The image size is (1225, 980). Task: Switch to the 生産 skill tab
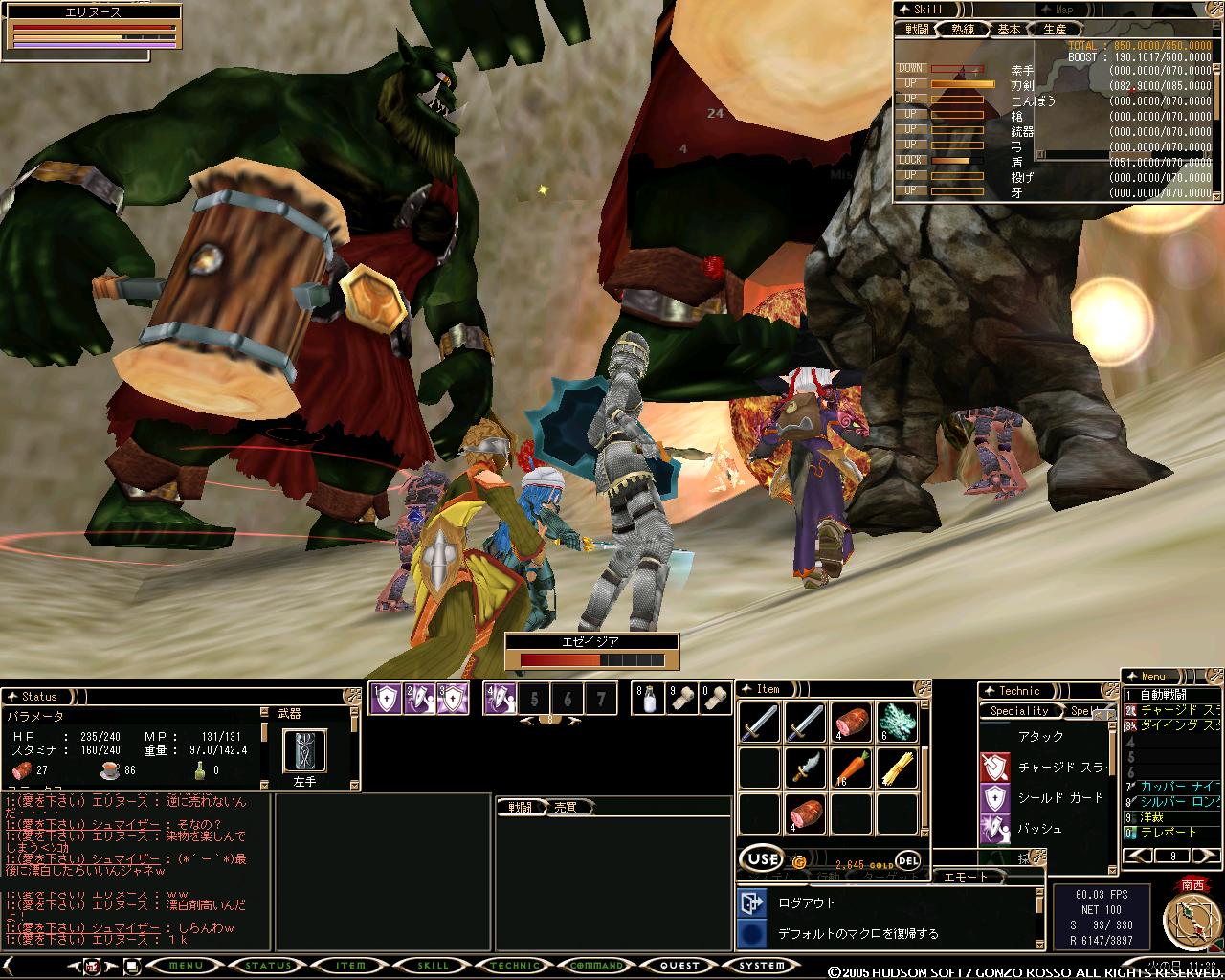[1054, 30]
